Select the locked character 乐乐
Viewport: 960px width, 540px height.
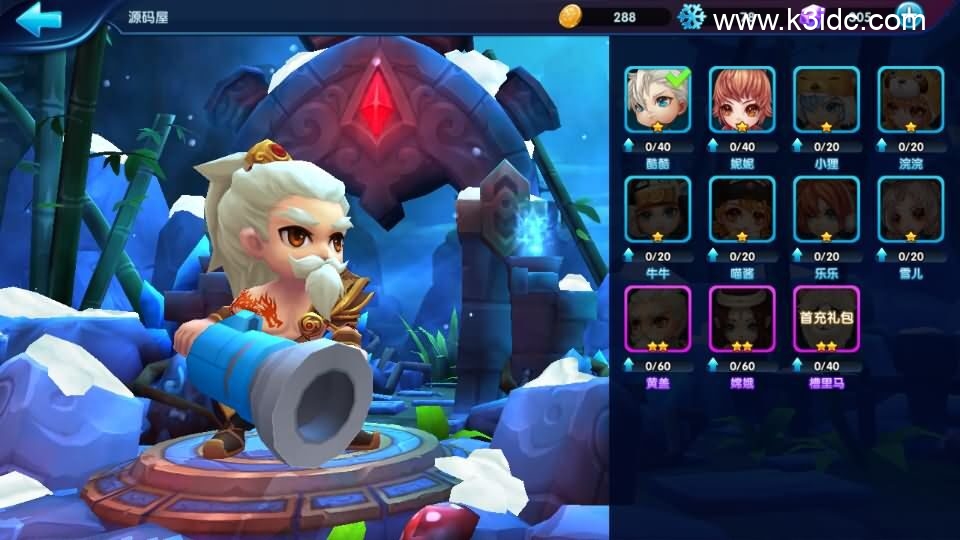click(x=826, y=209)
